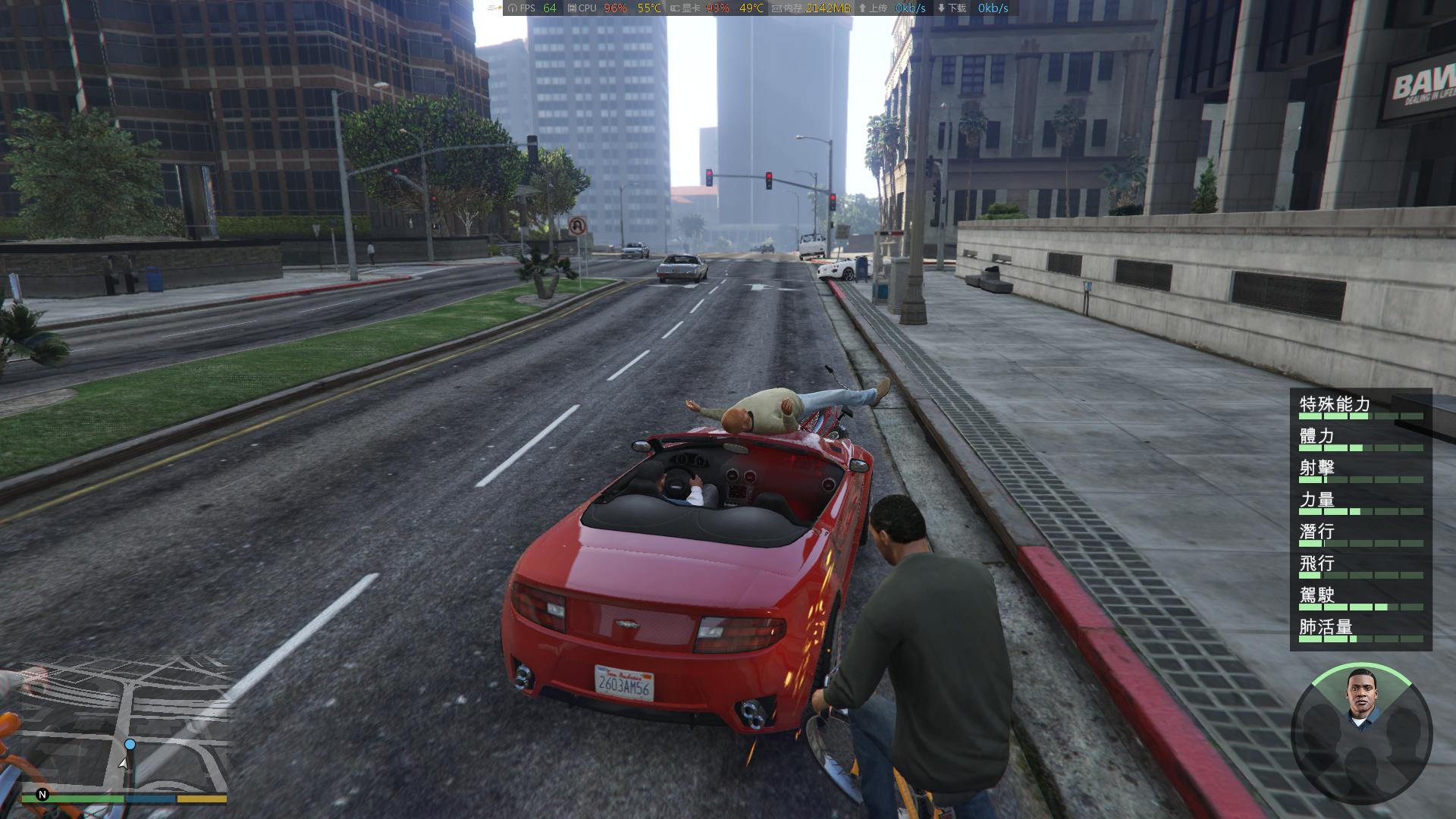This screenshot has height=819, width=1456.
Task: Select the CPU chip icon in performance overlay
Action: click(573, 8)
